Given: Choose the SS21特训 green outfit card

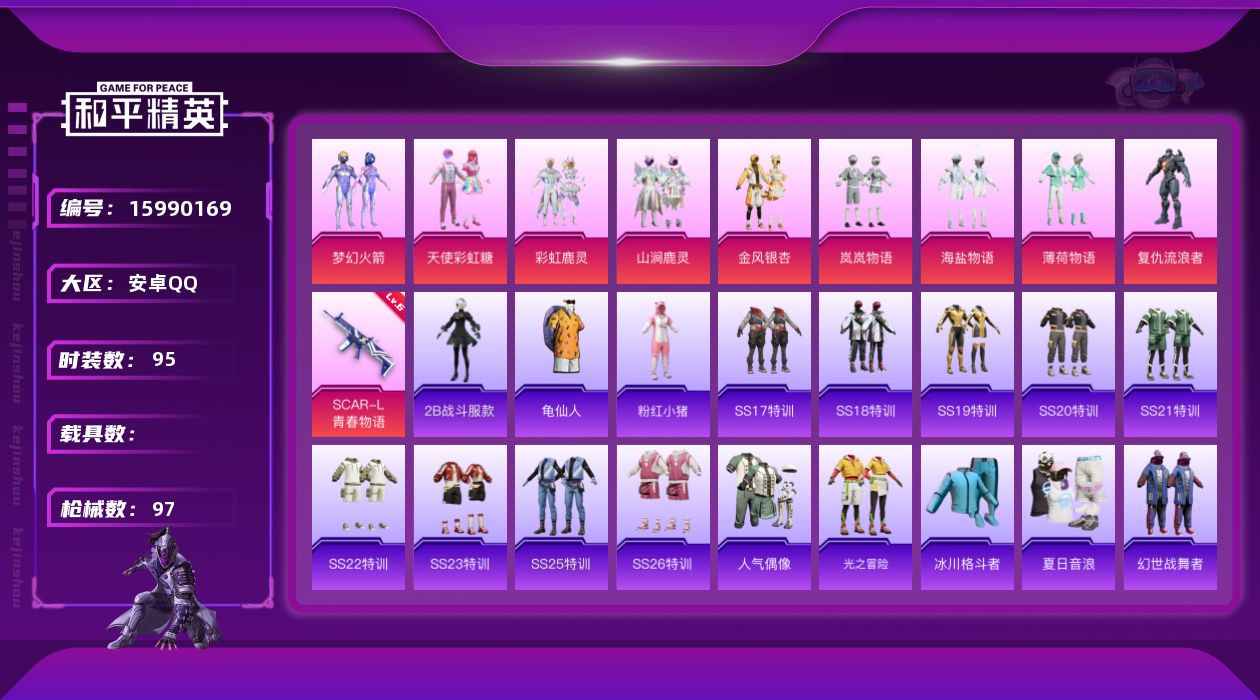Looking at the screenshot, I should [1170, 364].
